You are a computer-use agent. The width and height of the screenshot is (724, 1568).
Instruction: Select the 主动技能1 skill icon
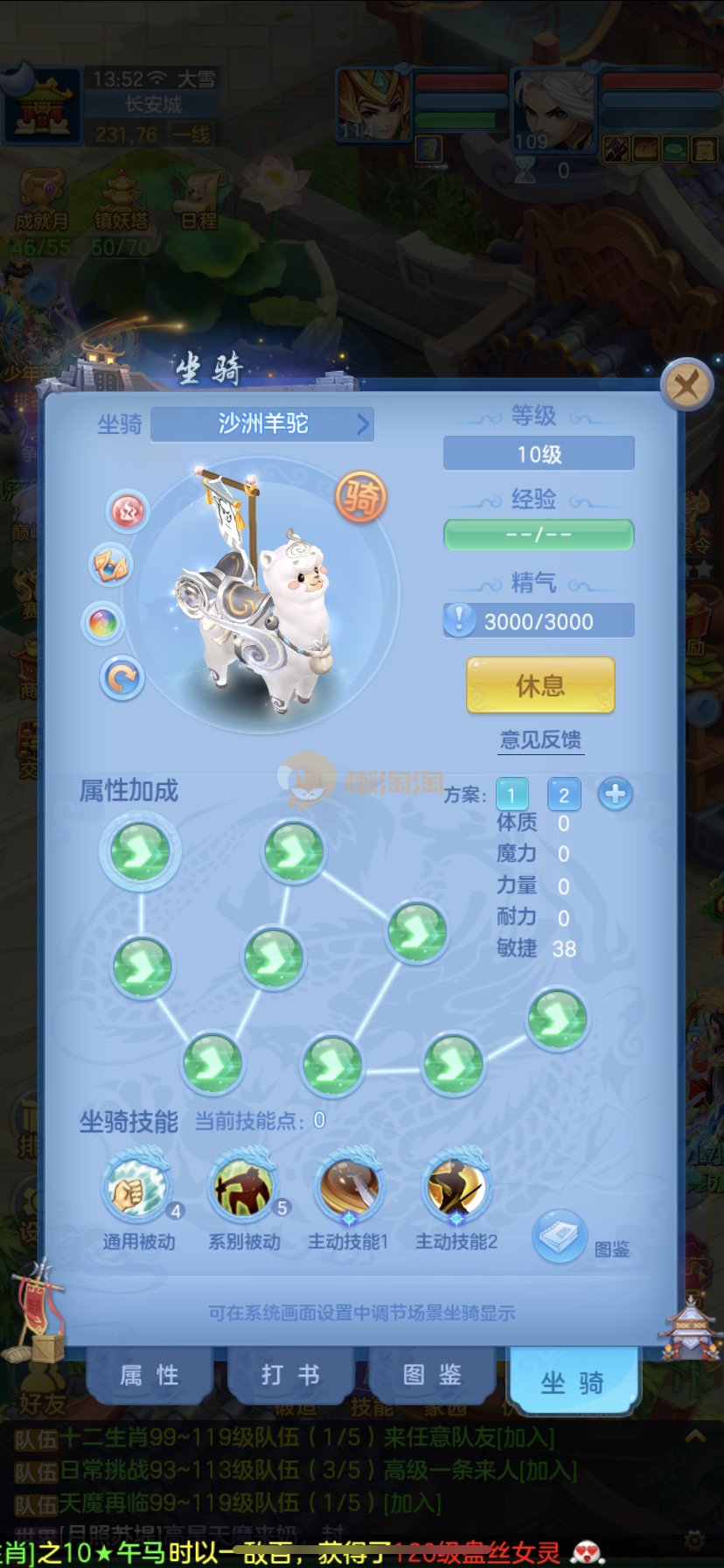tap(349, 1188)
